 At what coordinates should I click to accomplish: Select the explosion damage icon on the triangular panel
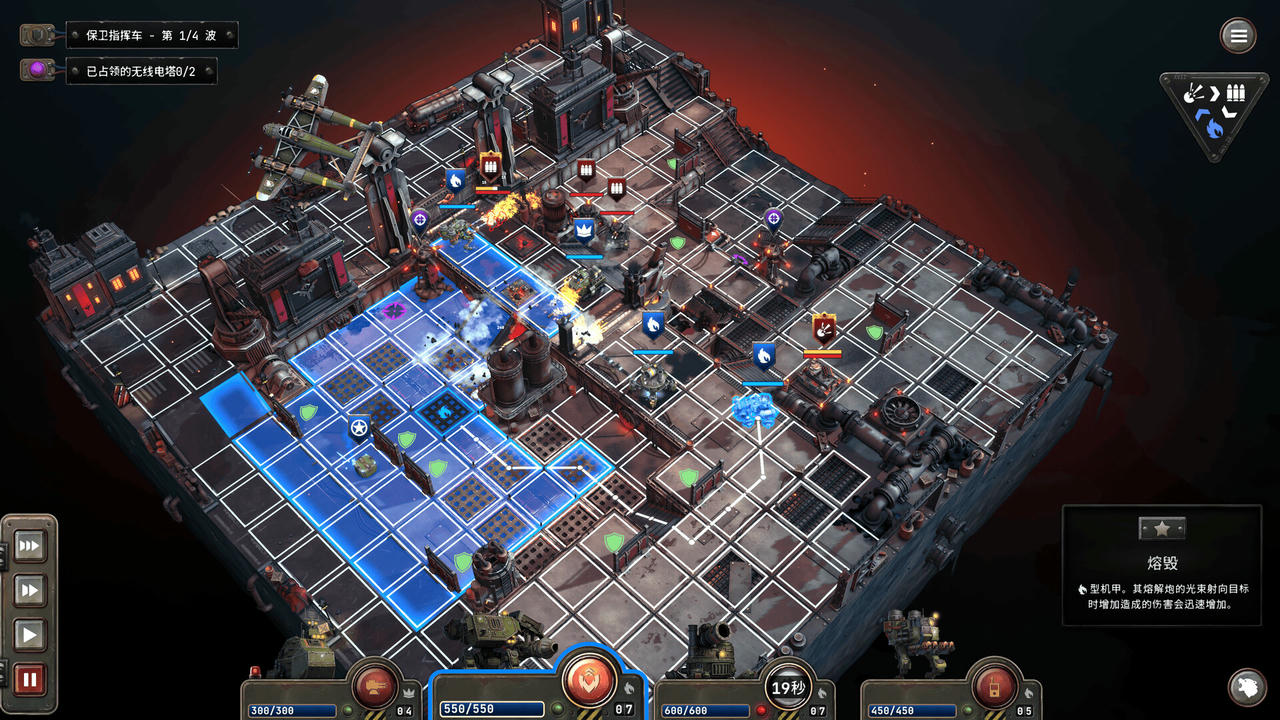(x=1193, y=92)
